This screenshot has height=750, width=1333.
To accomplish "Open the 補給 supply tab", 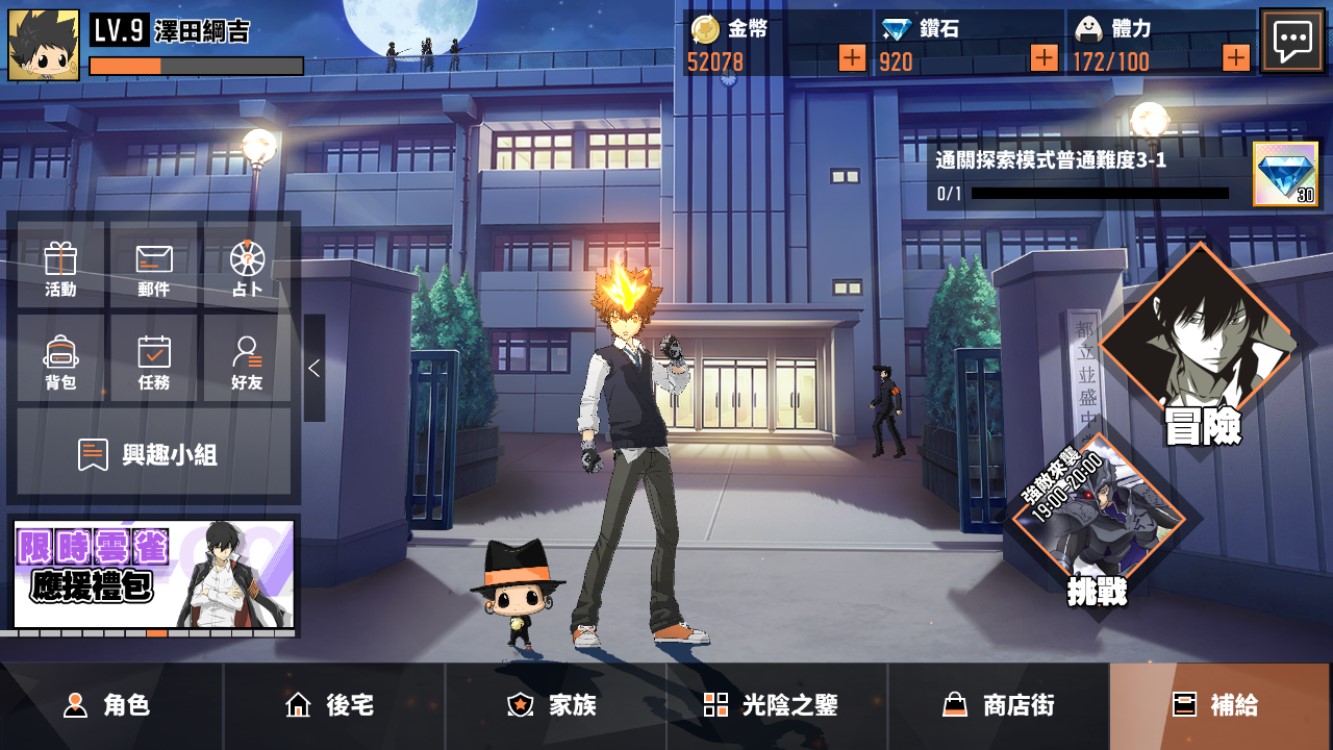I will [x=1220, y=705].
